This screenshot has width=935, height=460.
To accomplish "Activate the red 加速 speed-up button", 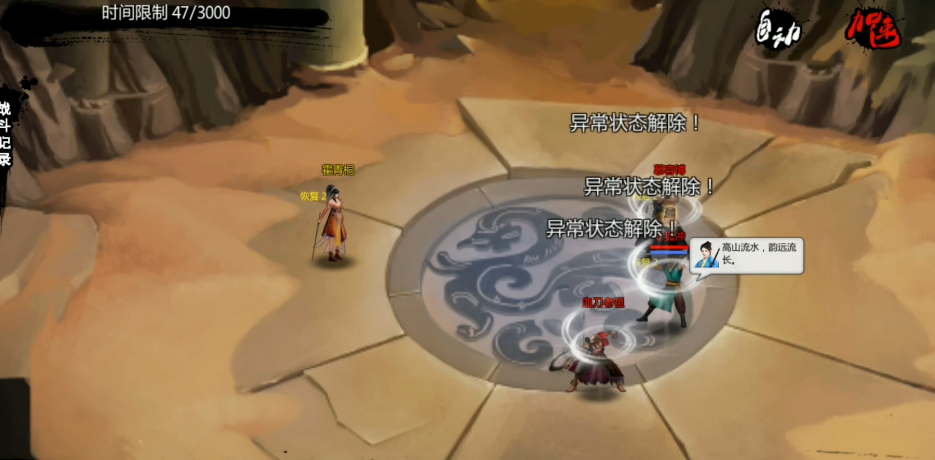I will tap(872, 30).
